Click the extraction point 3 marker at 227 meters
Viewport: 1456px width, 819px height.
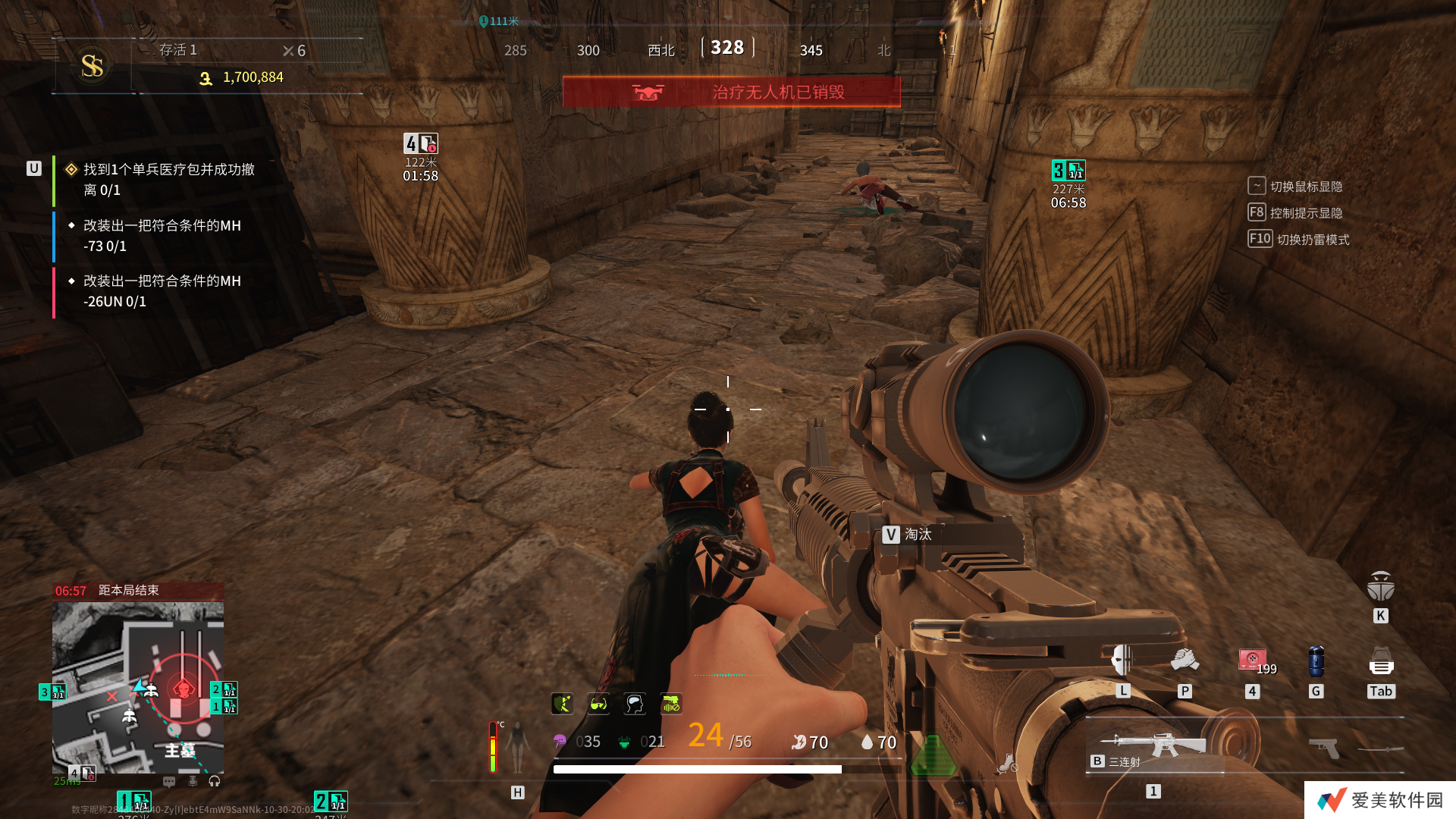pyautogui.click(x=1068, y=171)
